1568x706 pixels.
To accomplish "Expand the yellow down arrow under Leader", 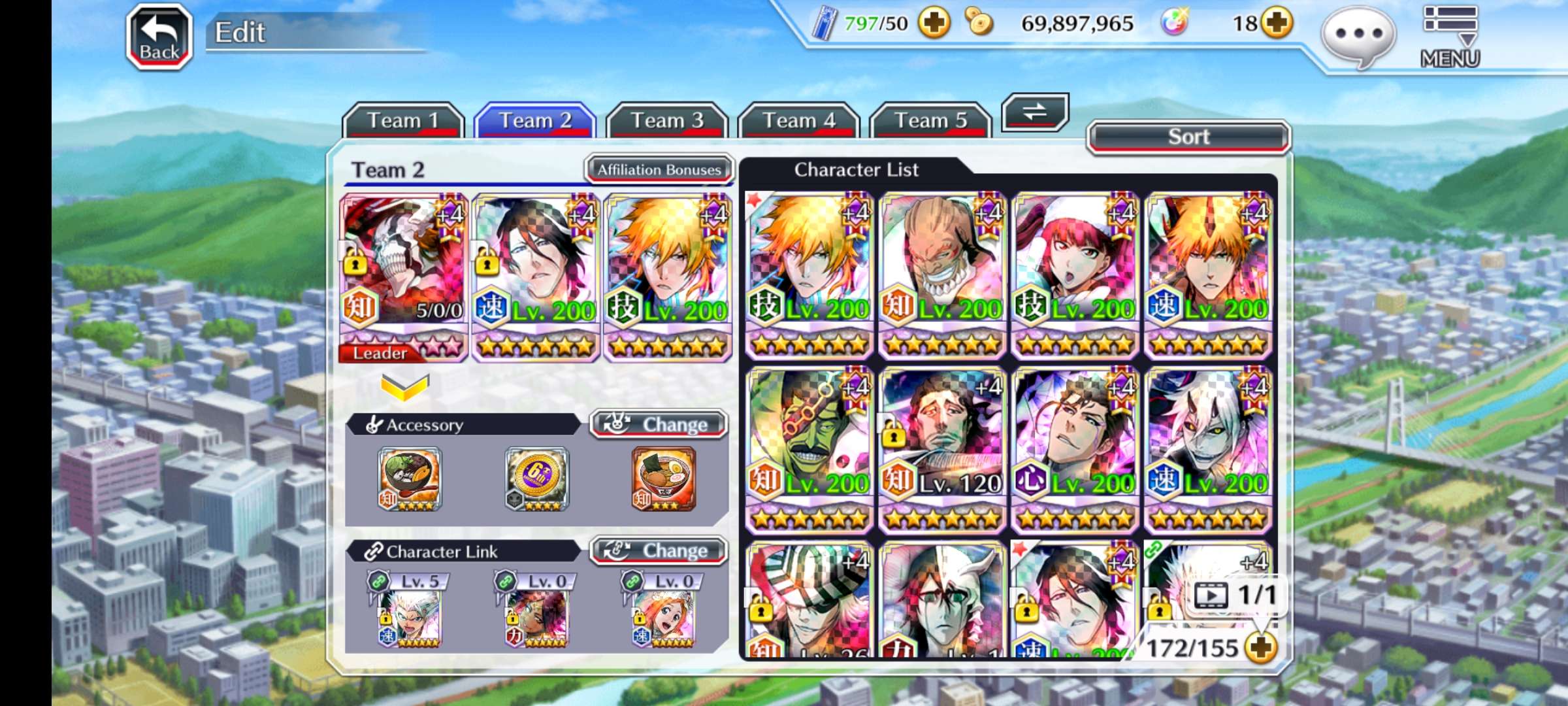I will [x=404, y=388].
